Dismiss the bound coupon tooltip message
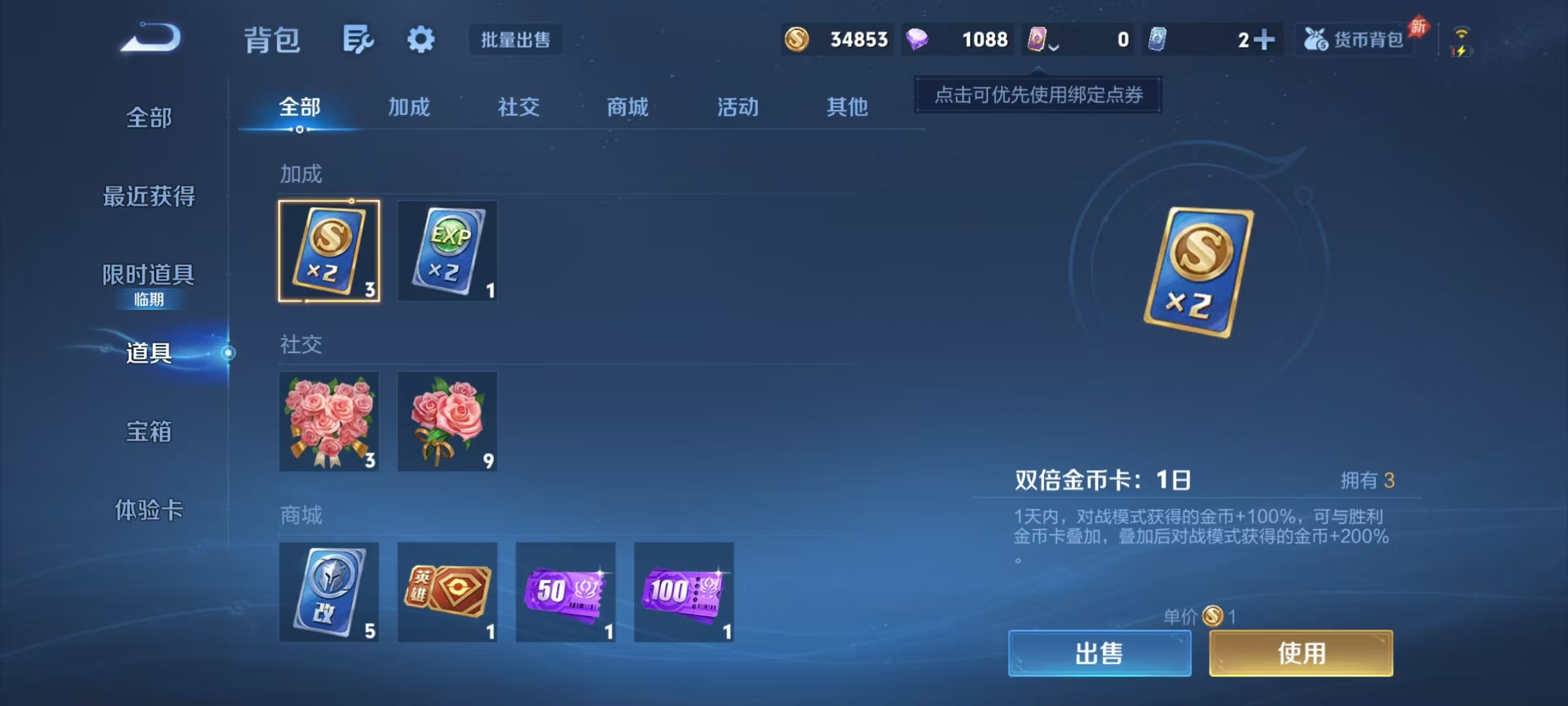The height and width of the screenshot is (706, 1568). (x=1038, y=94)
